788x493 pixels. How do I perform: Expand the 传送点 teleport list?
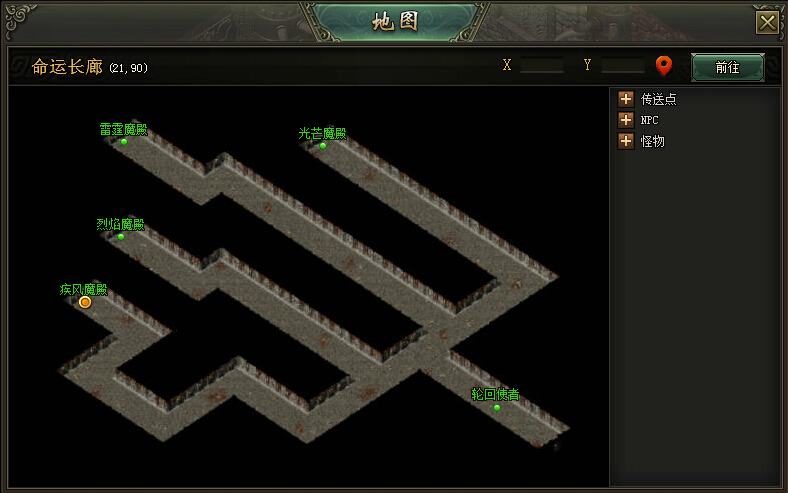tap(626, 99)
